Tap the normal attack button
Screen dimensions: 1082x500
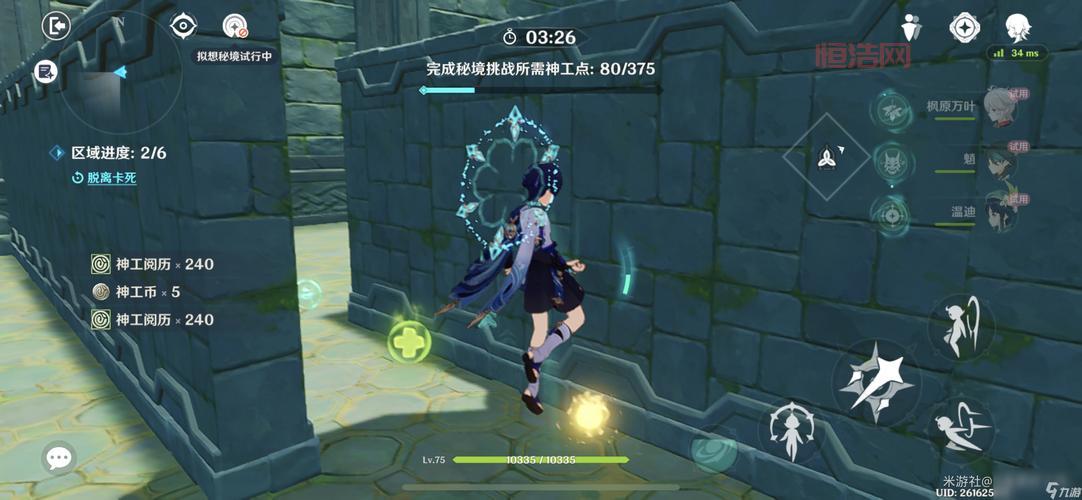[877, 377]
